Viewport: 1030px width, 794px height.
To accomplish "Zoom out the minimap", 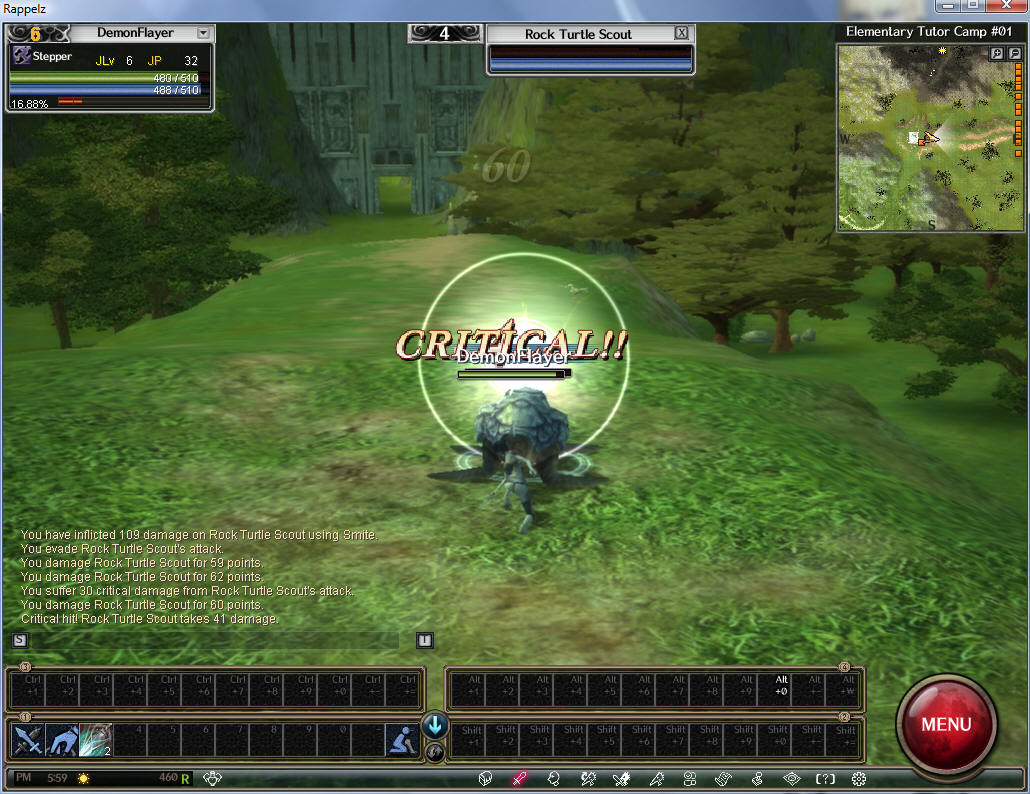I will [1013, 54].
